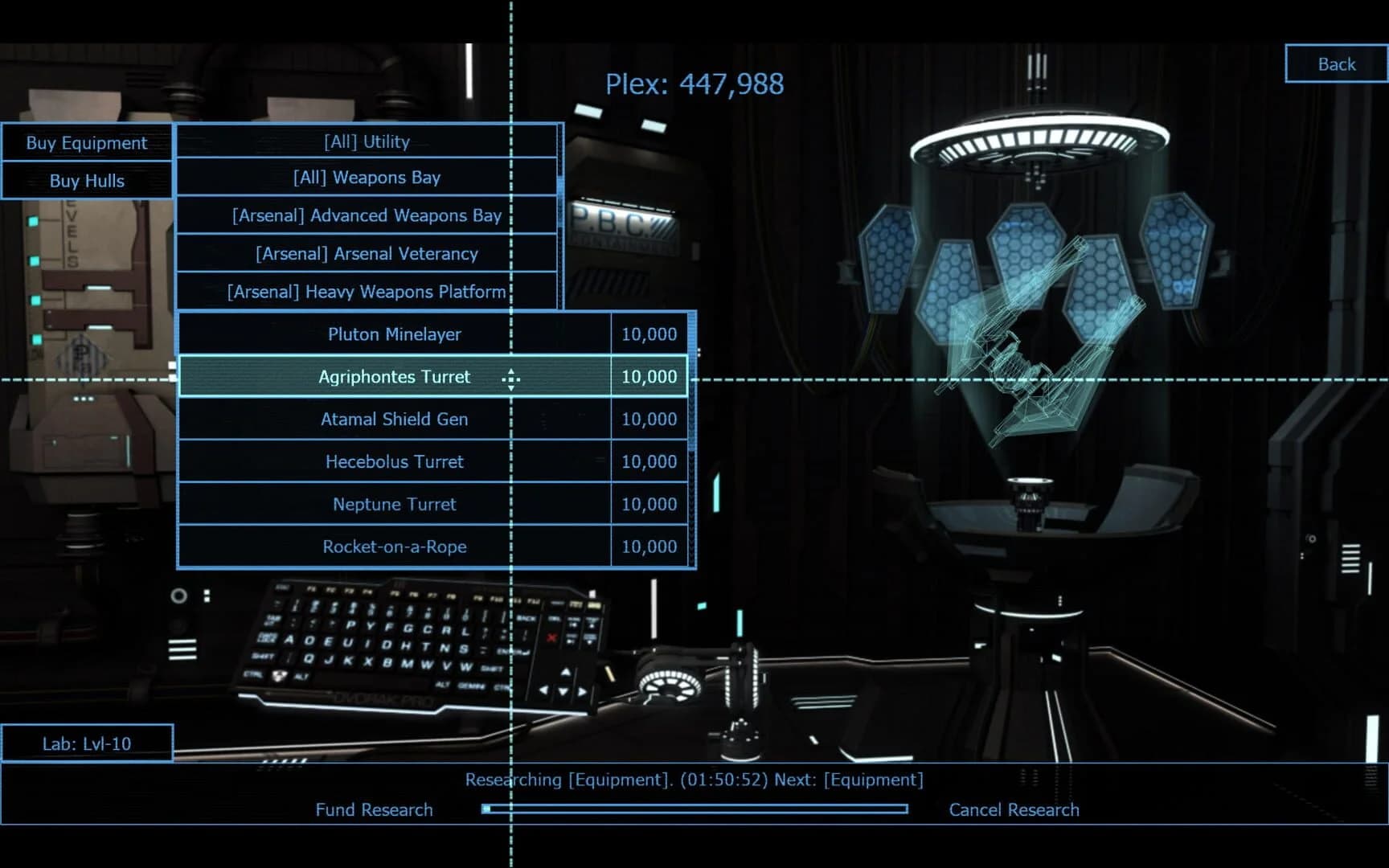This screenshot has height=868, width=1389.
Task: Click the Agriphontes Turret price of 10,000
Action: 649,376
